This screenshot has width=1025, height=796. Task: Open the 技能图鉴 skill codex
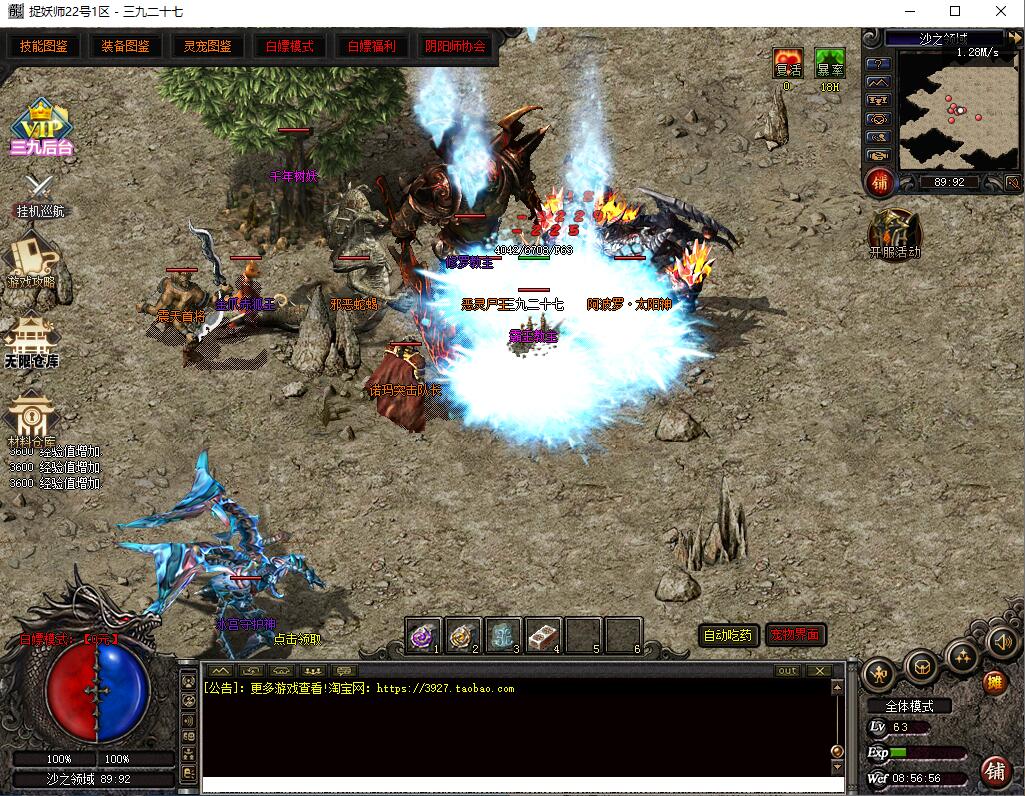tap(44, 46)
